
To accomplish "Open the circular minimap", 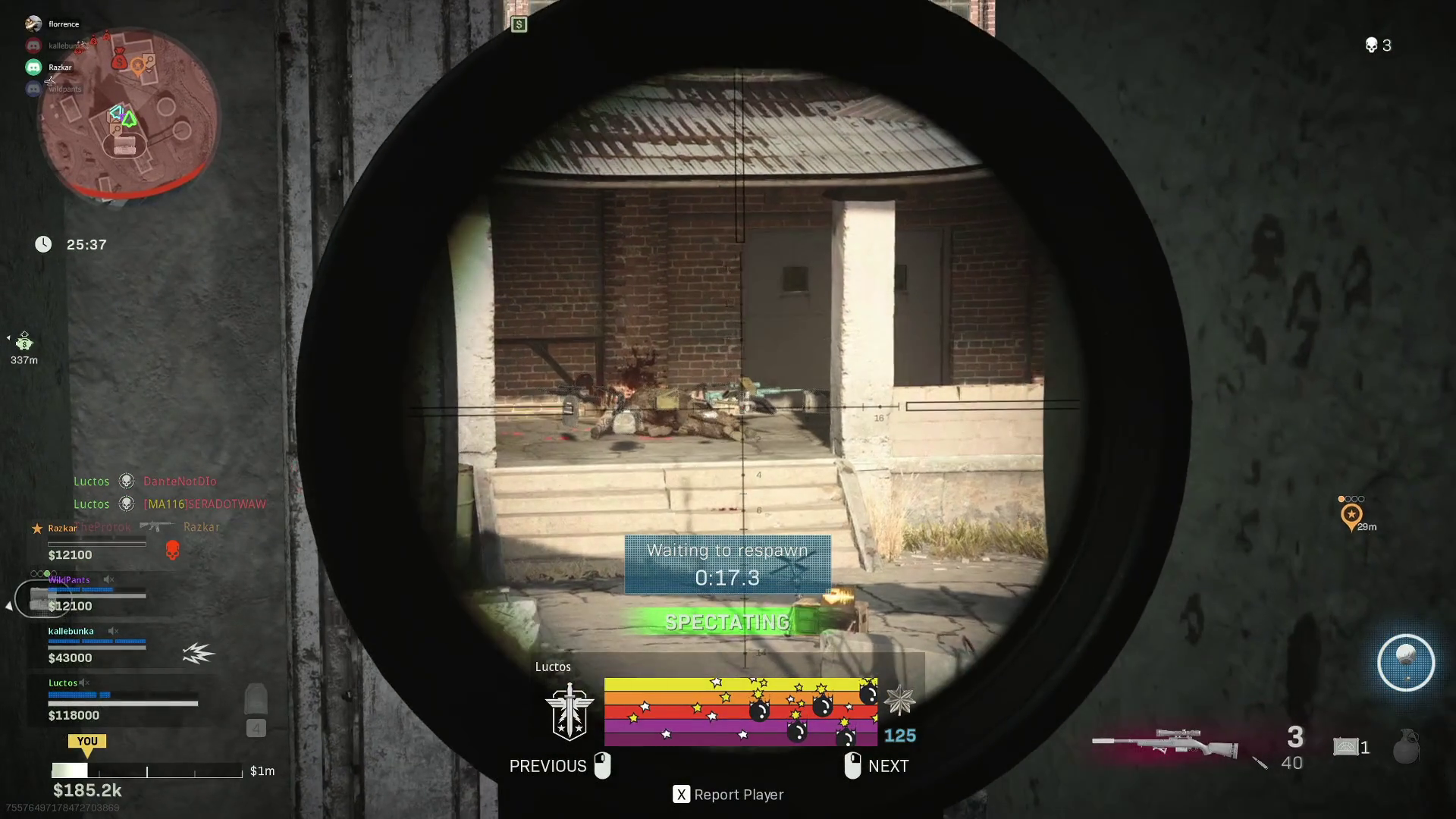I will (129, 114).
